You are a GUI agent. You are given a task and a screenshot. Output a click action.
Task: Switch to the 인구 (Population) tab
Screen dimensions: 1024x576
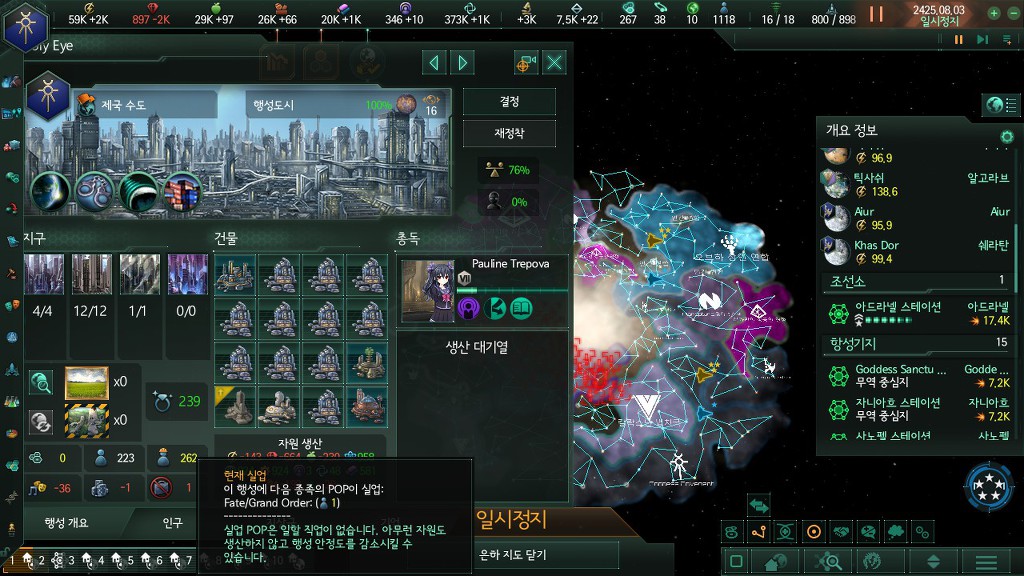[x=172, y=522]
